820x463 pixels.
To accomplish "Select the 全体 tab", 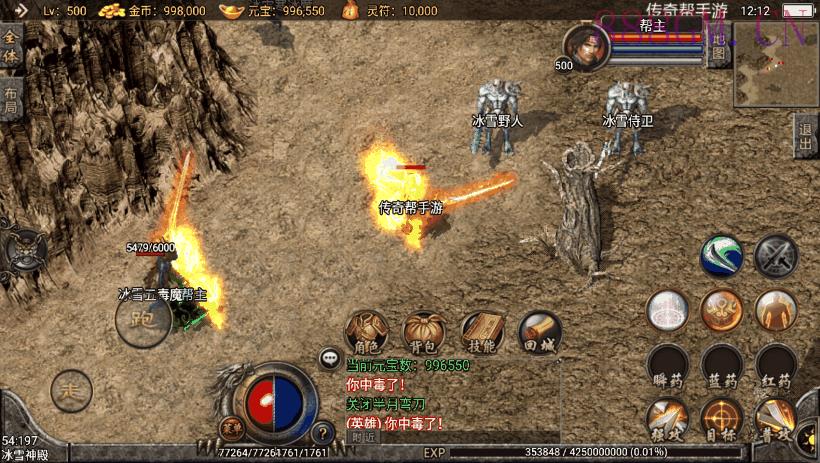I will pyautogui.click(x=10, y=48).
